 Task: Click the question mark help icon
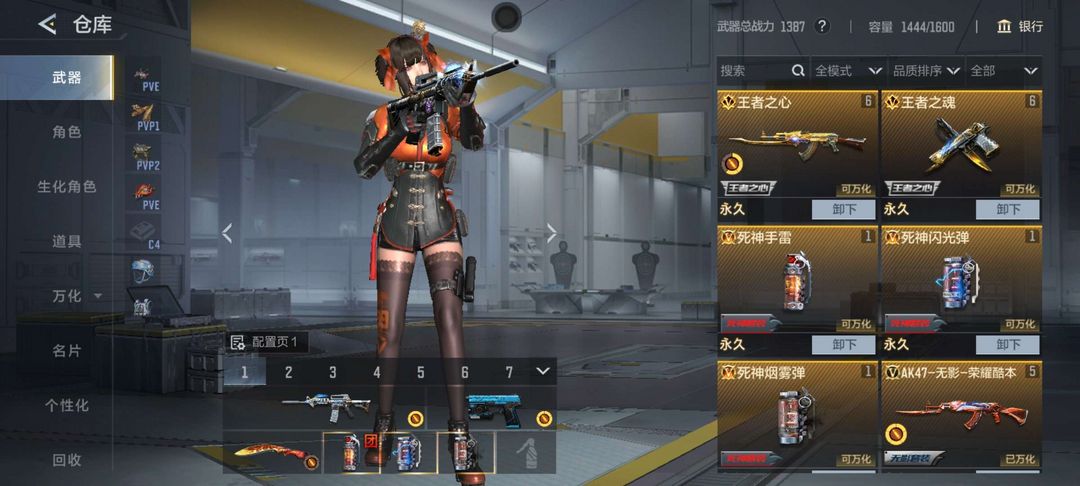coord(822,27)
